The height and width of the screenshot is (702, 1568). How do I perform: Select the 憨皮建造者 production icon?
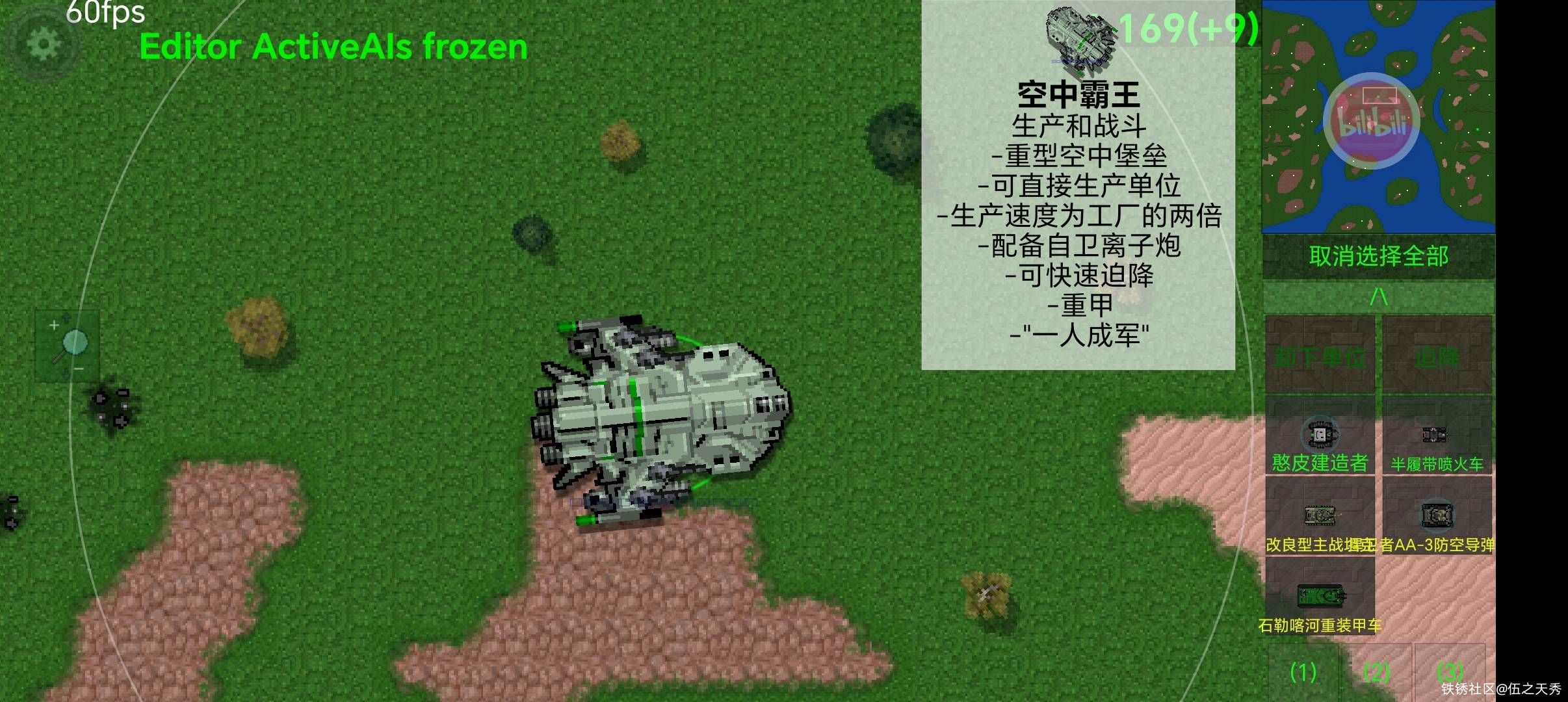click(1319, 434)
